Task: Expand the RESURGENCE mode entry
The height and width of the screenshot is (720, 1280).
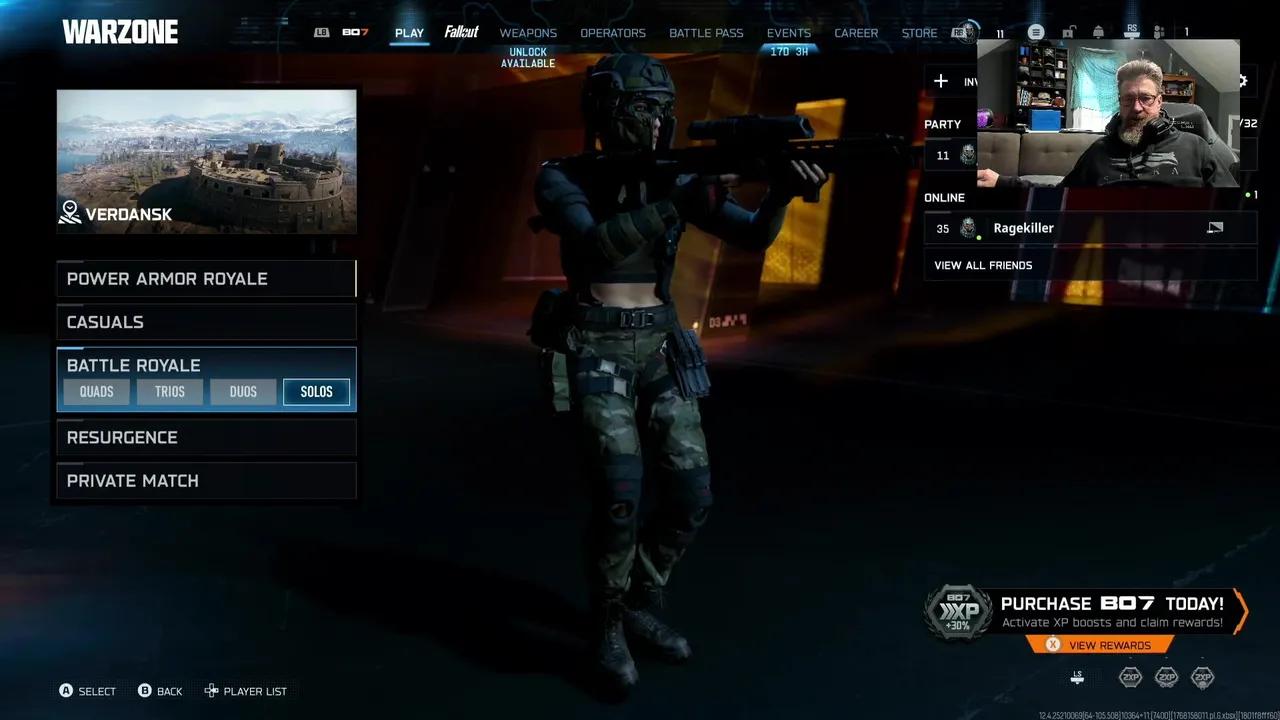Action: coord(122,437)
